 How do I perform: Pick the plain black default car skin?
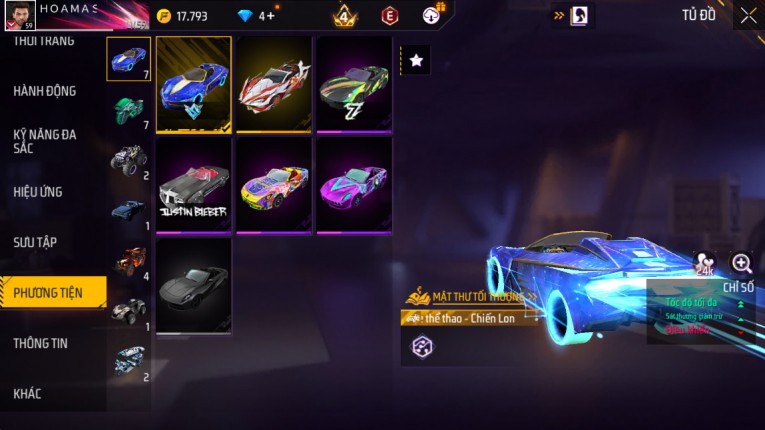(x=194, y=285)
